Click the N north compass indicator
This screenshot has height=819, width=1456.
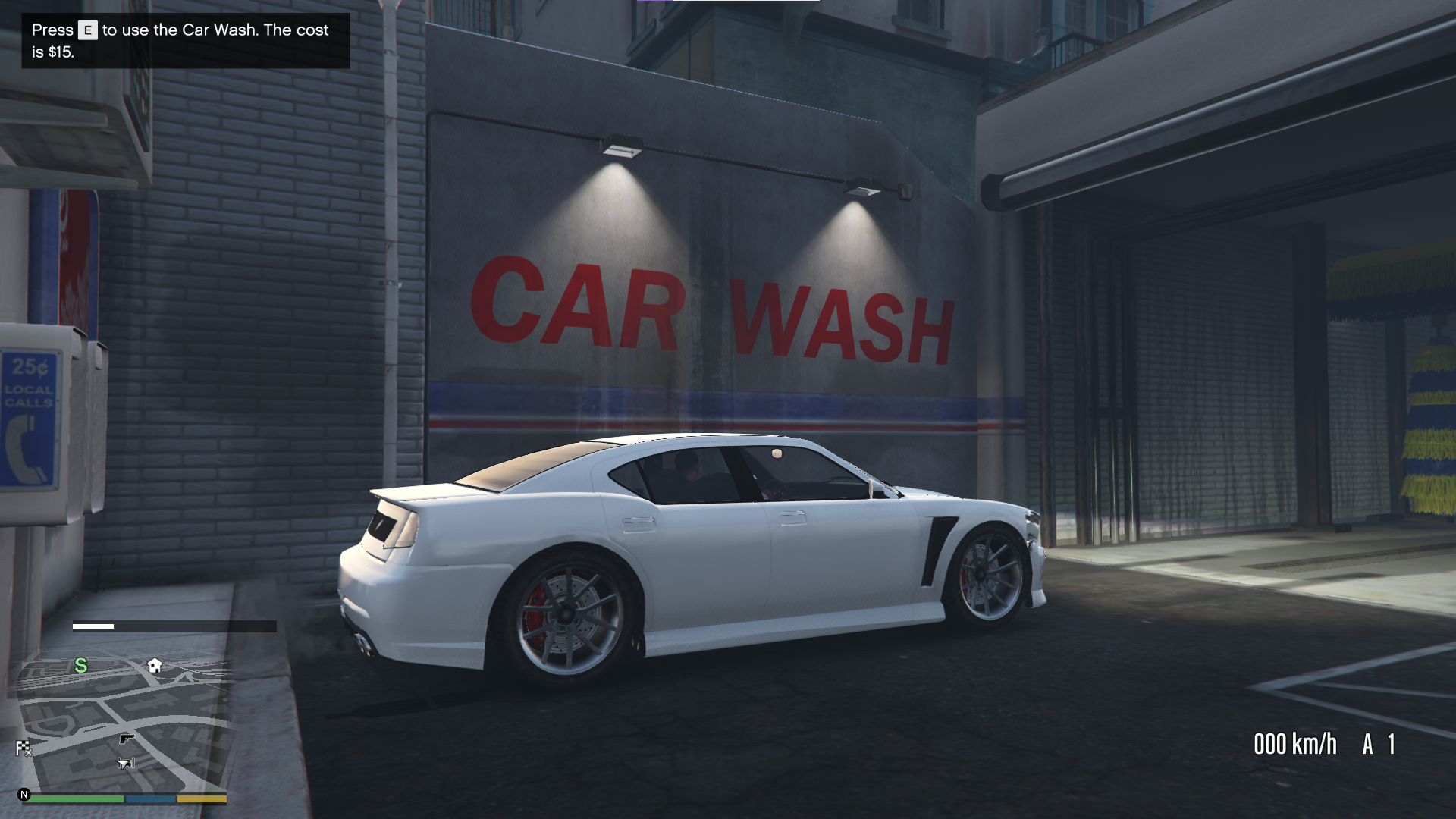25,795
